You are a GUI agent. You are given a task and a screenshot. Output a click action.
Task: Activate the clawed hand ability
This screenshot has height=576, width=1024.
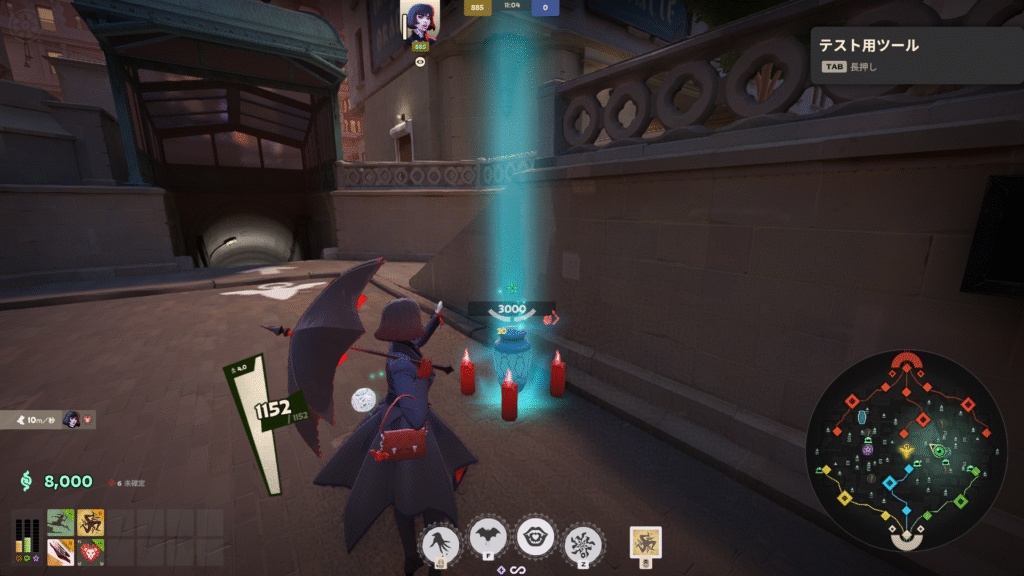coord(441,543)
